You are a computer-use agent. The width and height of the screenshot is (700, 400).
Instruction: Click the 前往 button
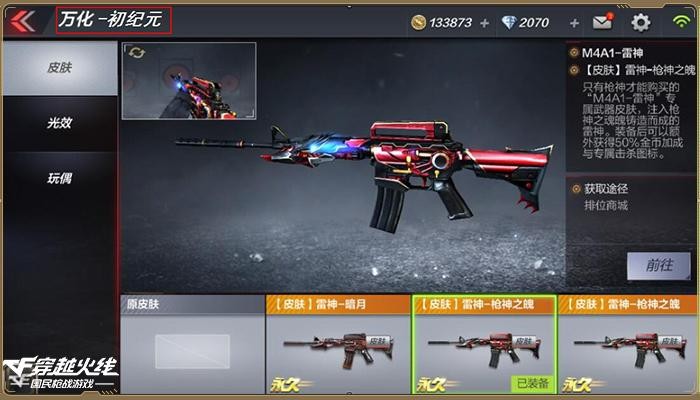pyautogui.click(x=659, y=265)
